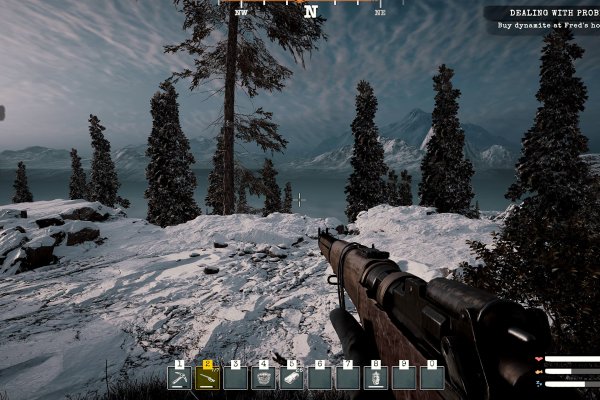Choose the gold pan in hotbar slot 4
The width and height of the screenshot is (600, 400).
tap(264, 378)
